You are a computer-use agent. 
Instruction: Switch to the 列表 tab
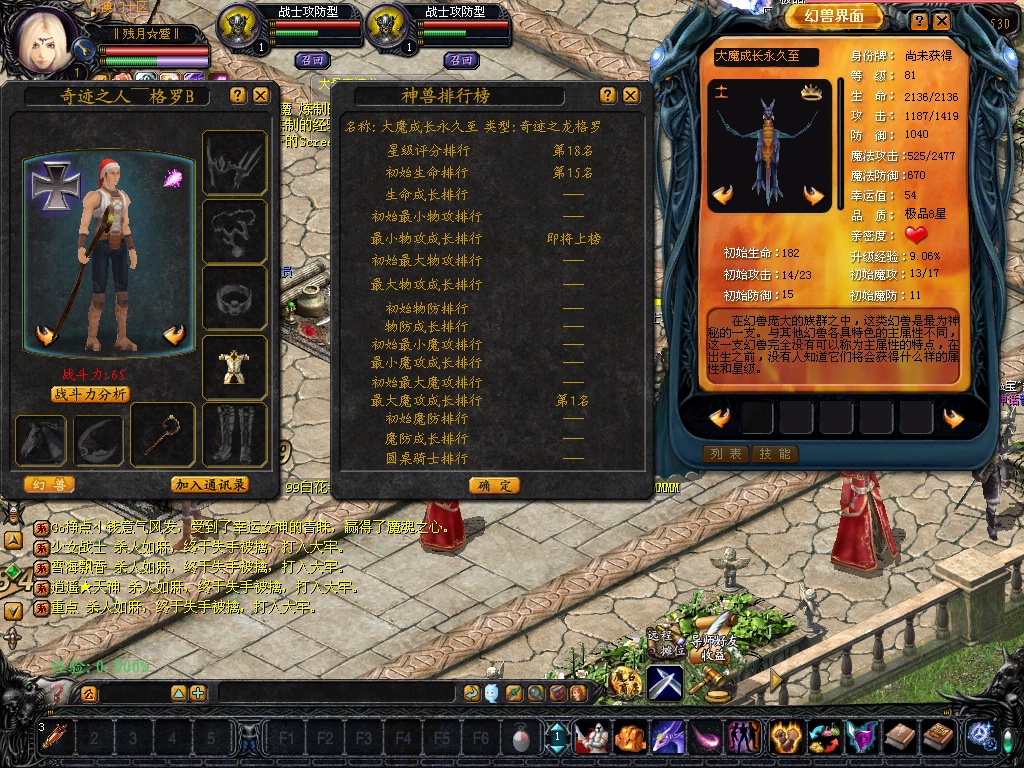tap(725, 454)
